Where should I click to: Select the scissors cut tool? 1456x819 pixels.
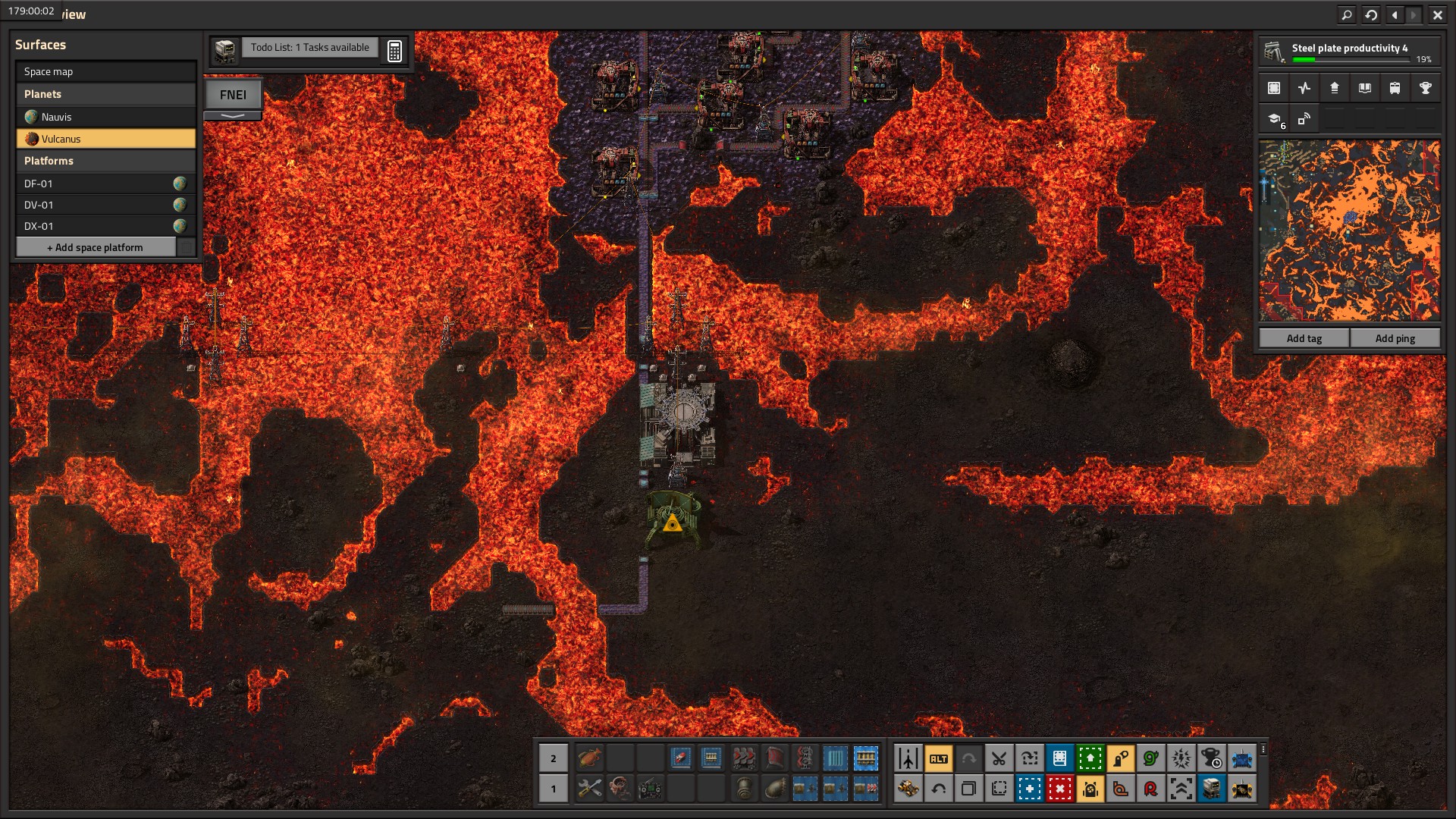999,758
